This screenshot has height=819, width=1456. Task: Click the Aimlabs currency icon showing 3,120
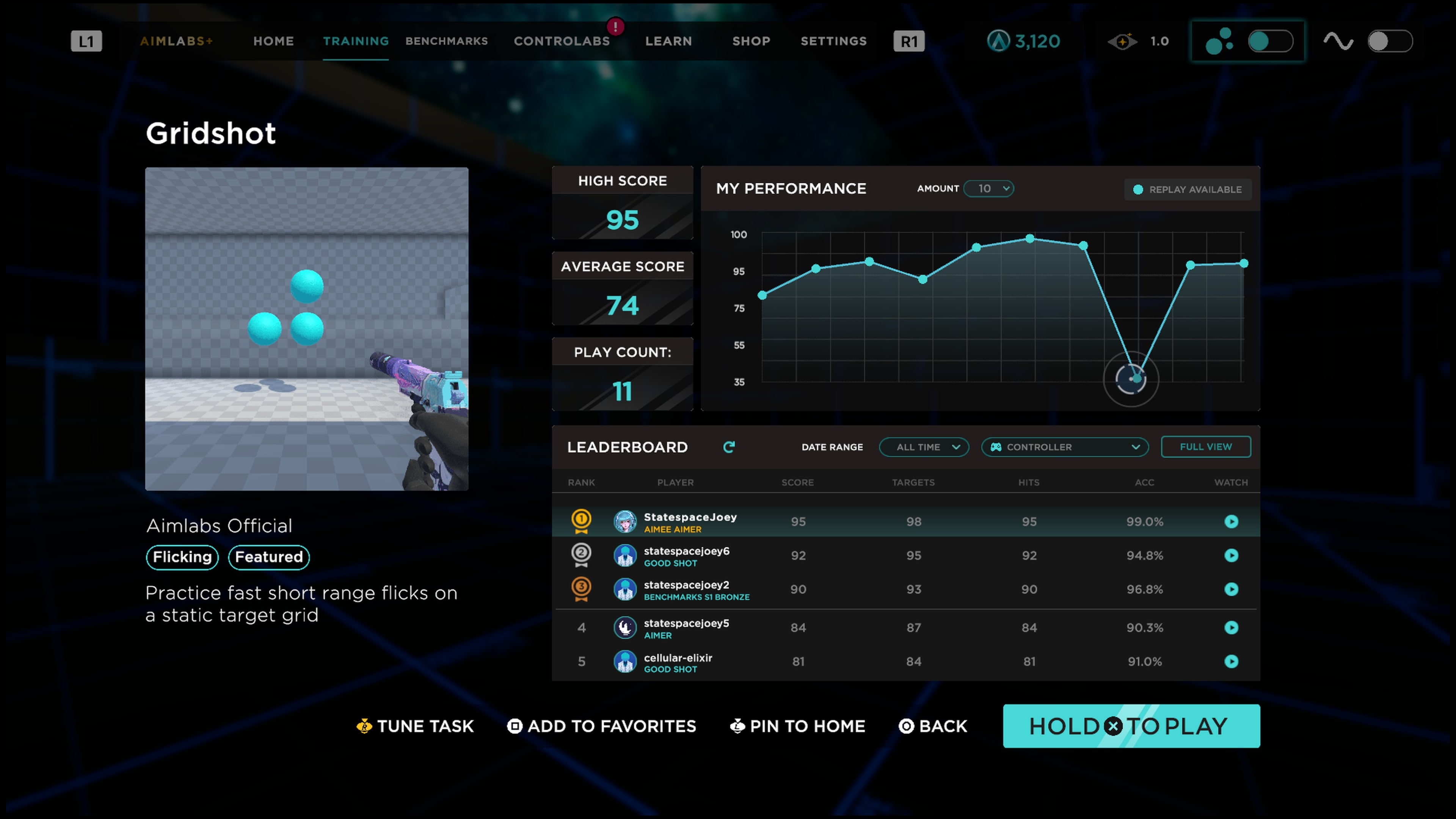tap(998, 41)
